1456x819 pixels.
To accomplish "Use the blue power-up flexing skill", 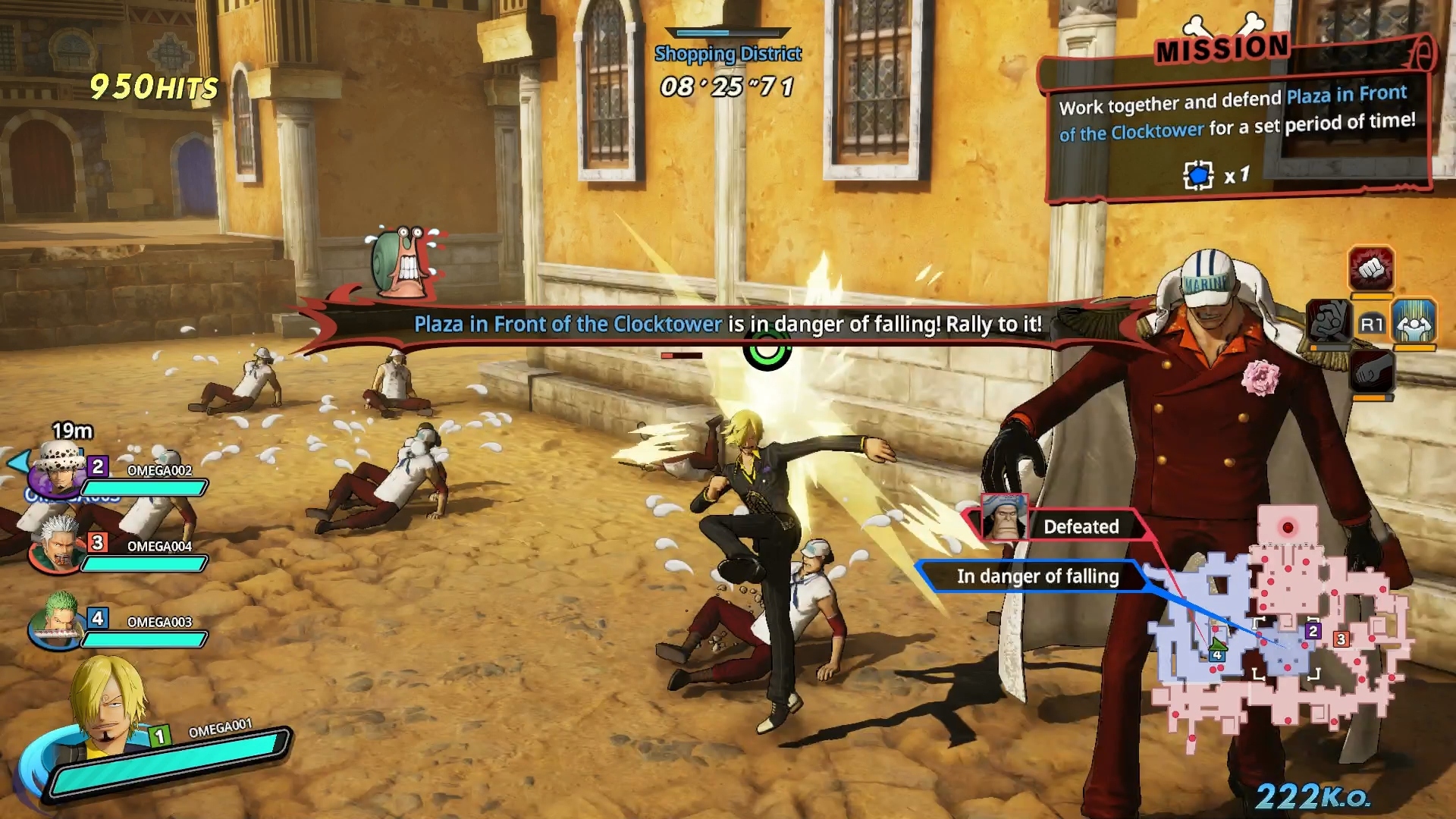I will (1414, 322).
